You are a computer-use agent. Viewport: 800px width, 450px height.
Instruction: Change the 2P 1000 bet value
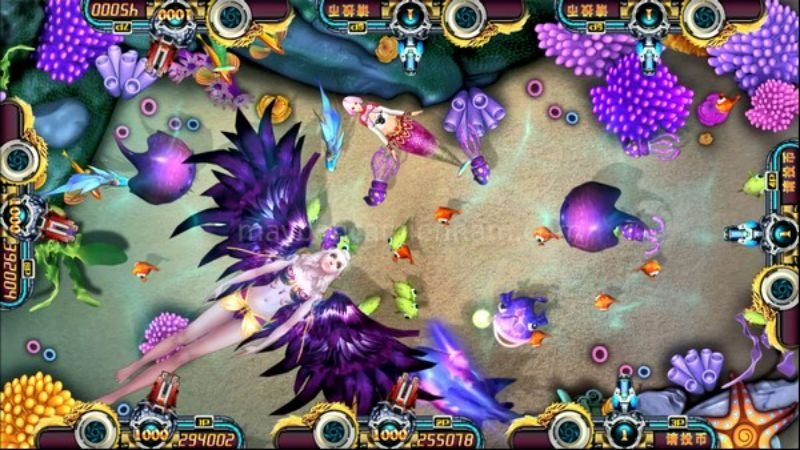click(392, 437)
